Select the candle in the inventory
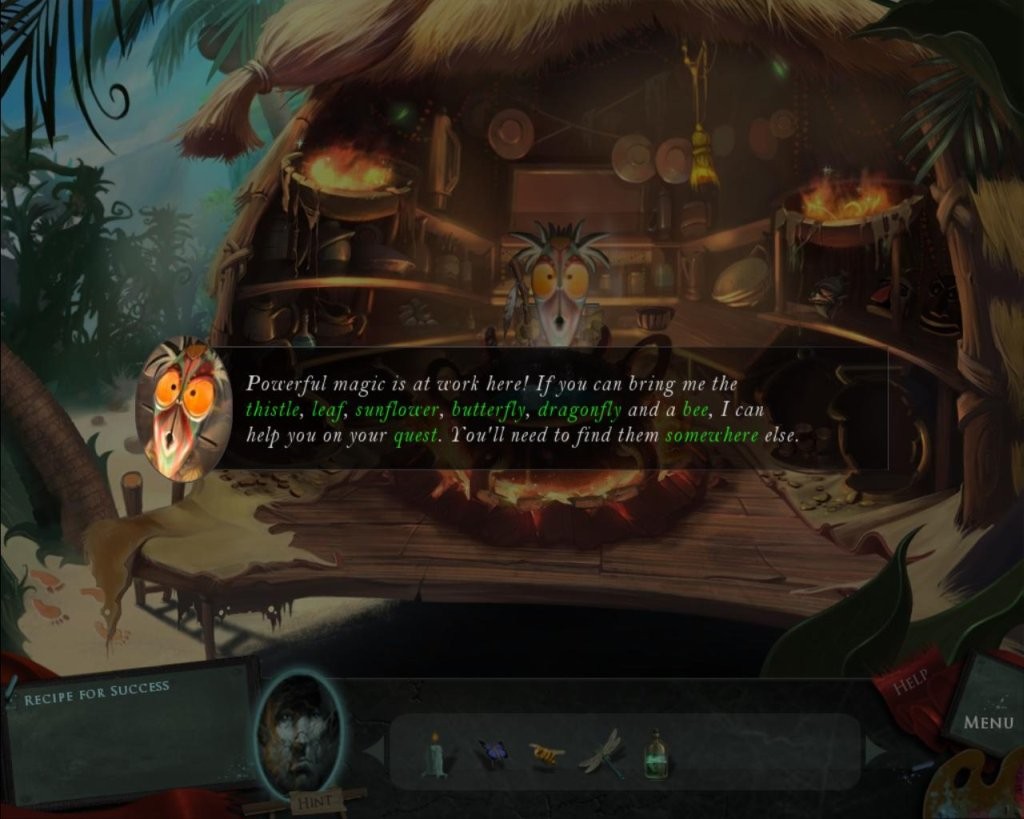The image size is (1024, 819). (x=435, y=755)
